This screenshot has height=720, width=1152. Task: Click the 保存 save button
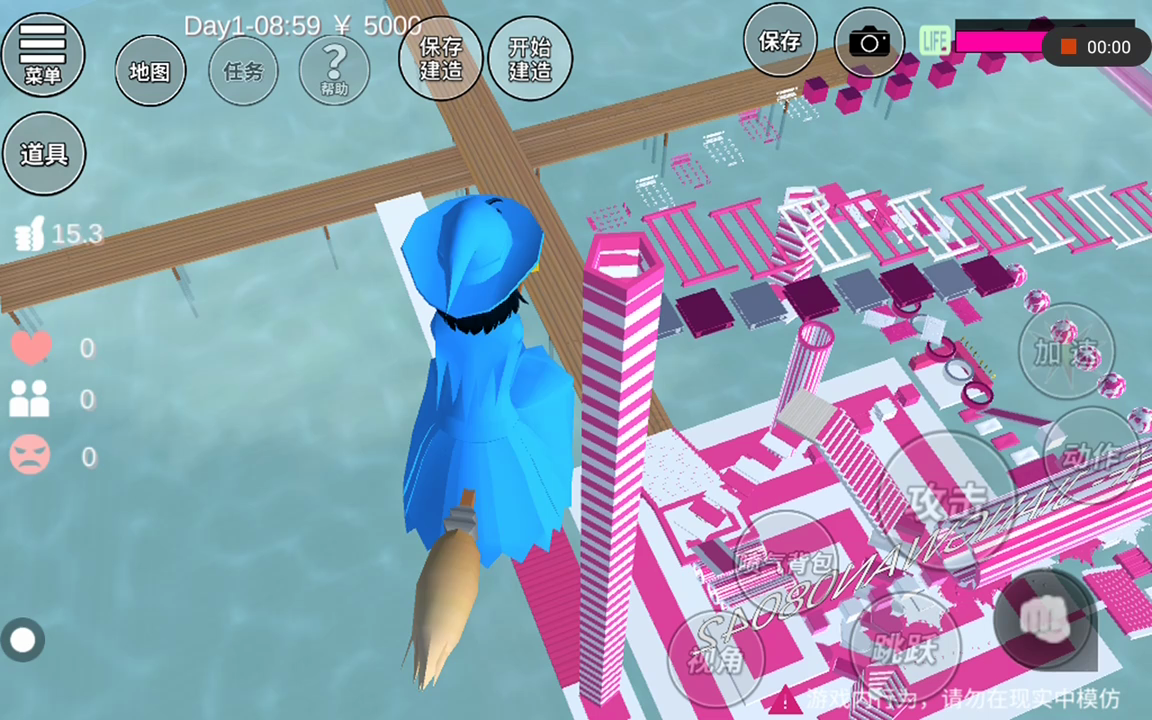point(779,41)
